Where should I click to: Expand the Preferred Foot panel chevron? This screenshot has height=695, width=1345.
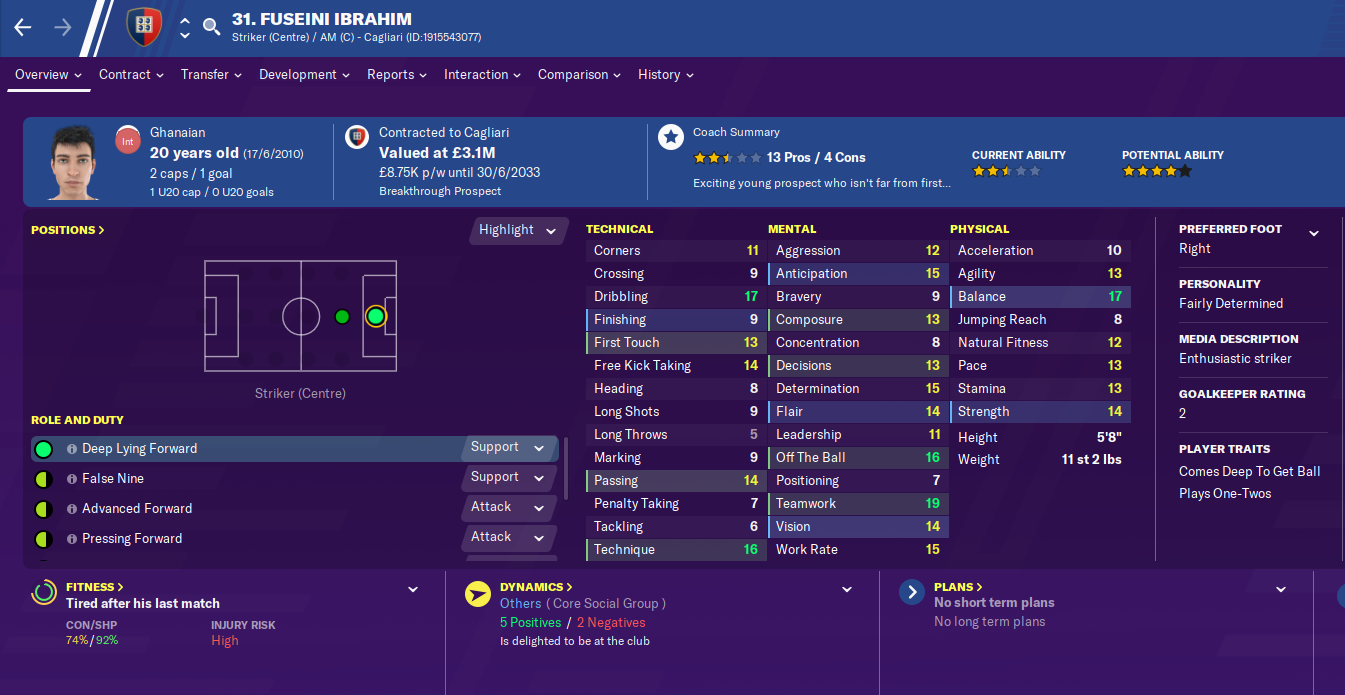click(1313, 233)
